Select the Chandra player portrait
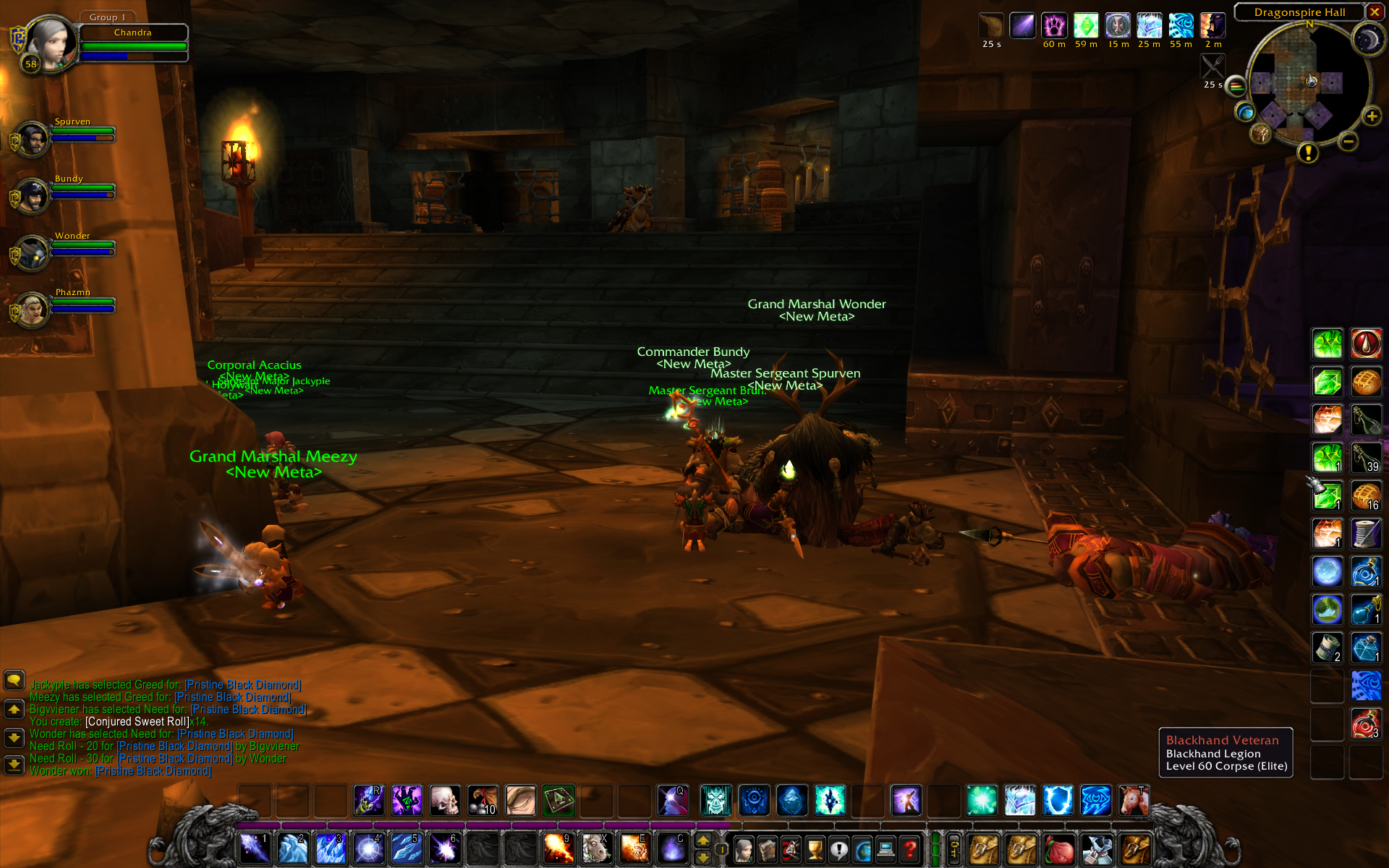This screenshot has height=868, width=1389. coord(49,42)
